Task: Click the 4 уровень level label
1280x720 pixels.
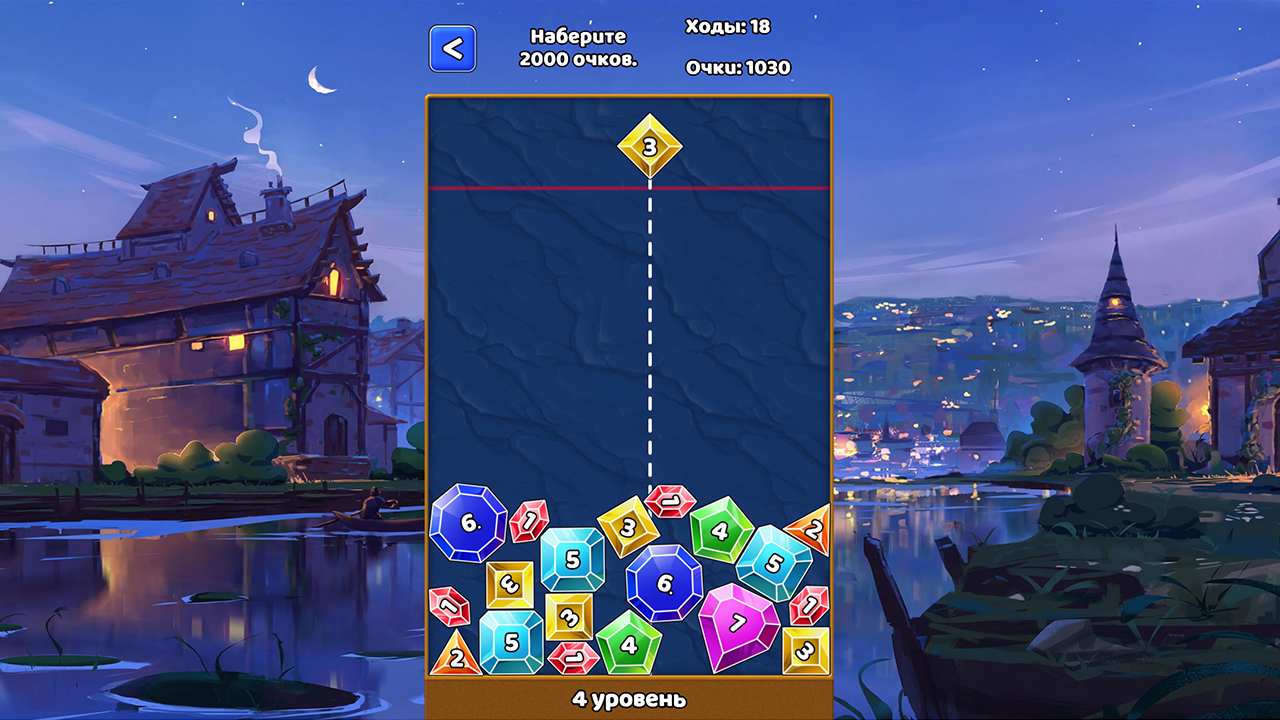Action: 628,701
